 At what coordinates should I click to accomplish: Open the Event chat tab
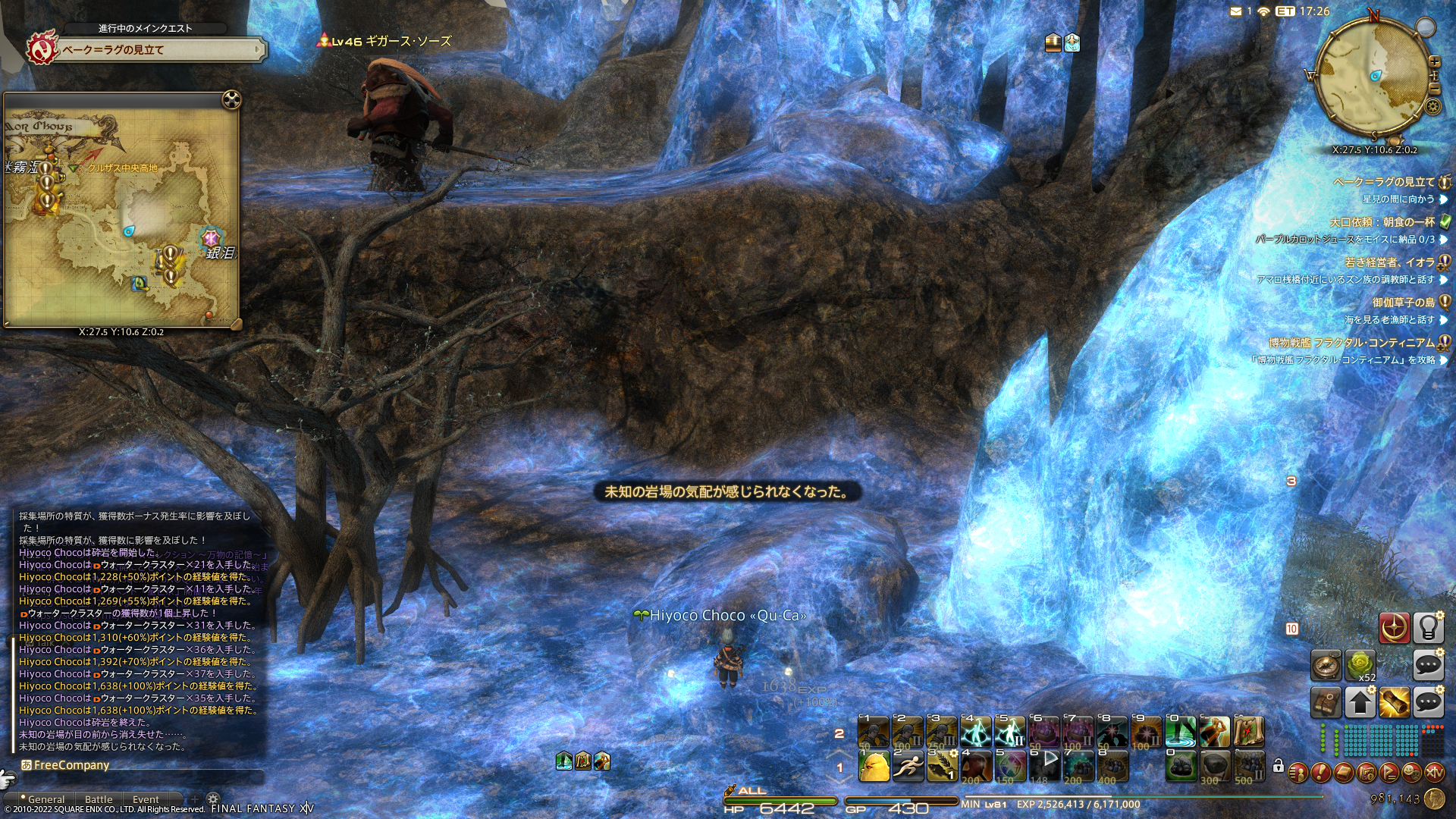click(x=146, y=799)
